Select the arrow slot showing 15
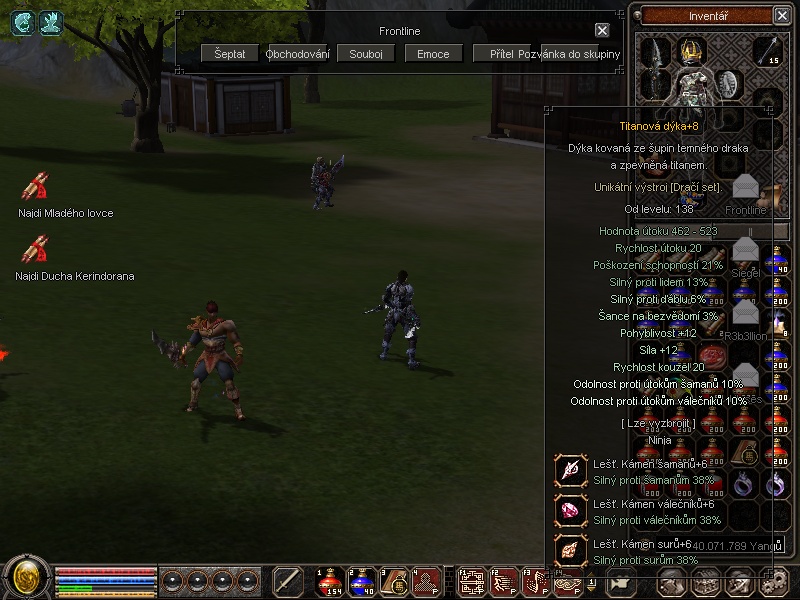Image resolution: width=800 pixels, height=600 pixels. (767, 50)
